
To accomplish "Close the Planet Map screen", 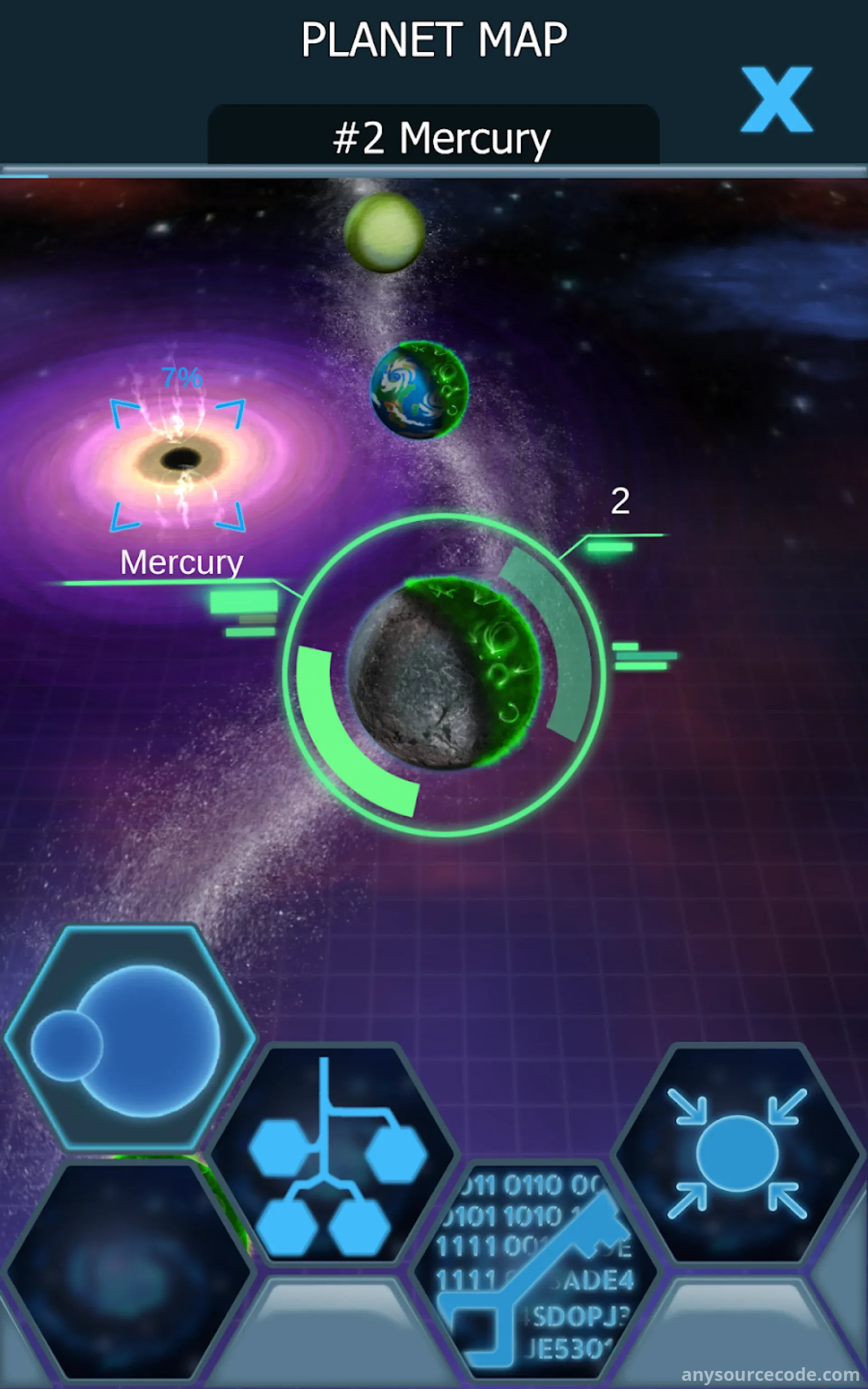I will click(776, 99).
